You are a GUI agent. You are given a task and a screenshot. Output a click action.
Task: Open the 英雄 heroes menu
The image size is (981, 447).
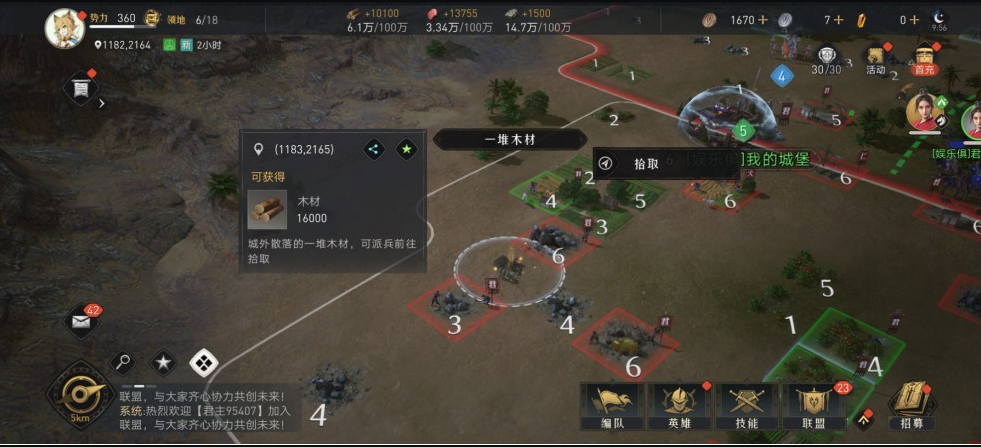click(680, 406)
